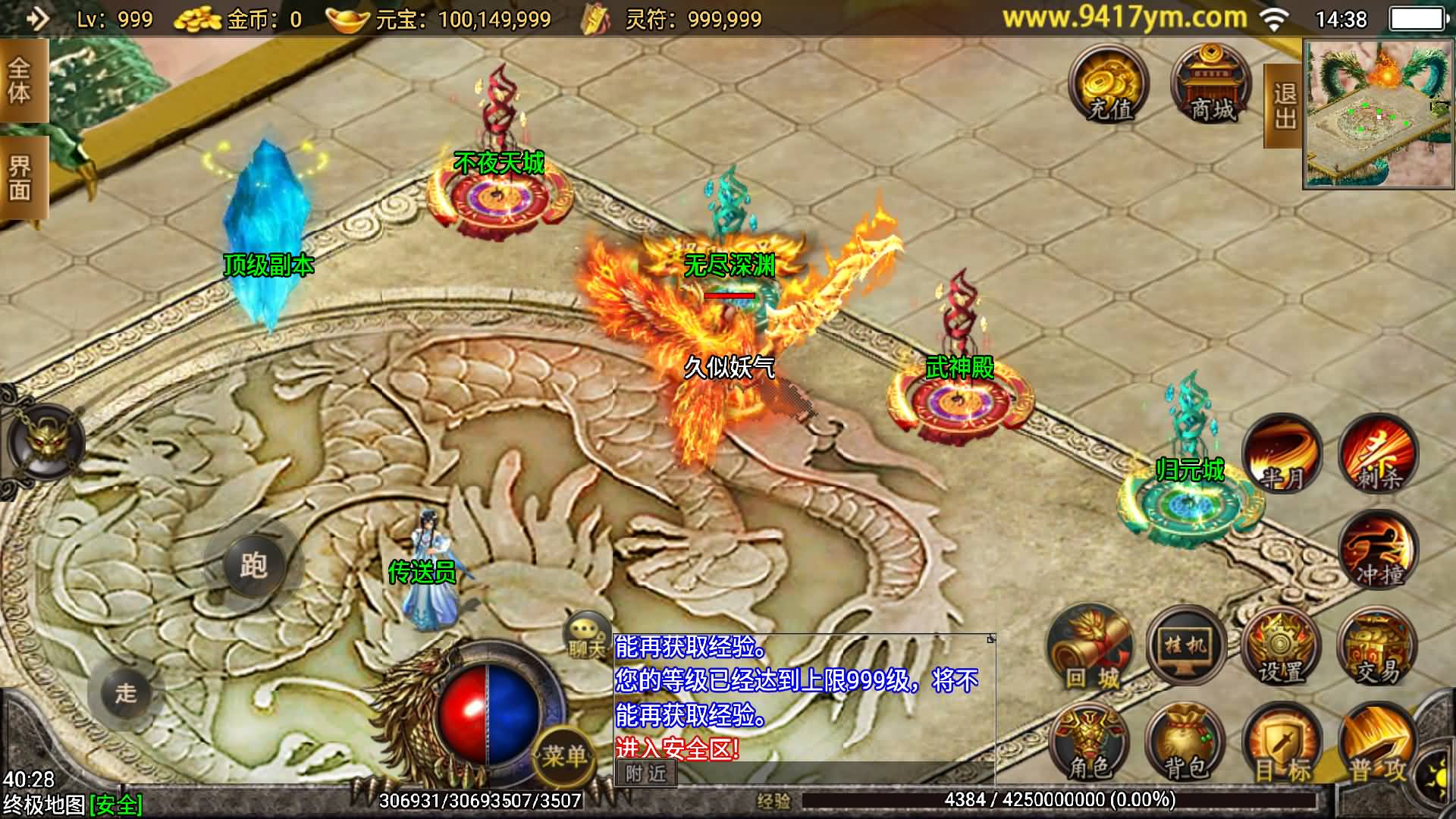The height and width of the screenshot is (819, 1456).
Task: Use the 冲撞 charge skill
Action: 1378,551
